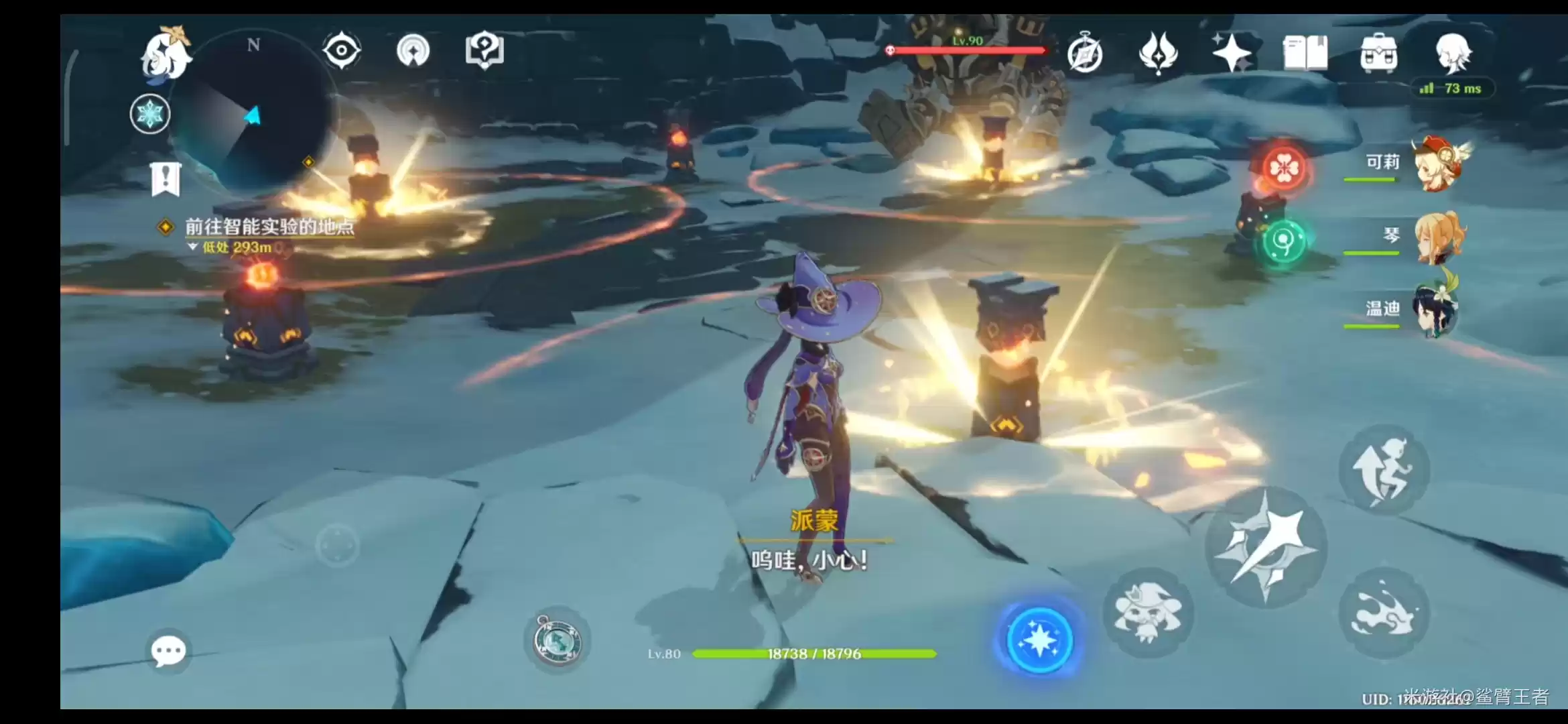The image size is (1568, 724).
Task: Open the Events overview wings icon
Action: (1160, 54)
